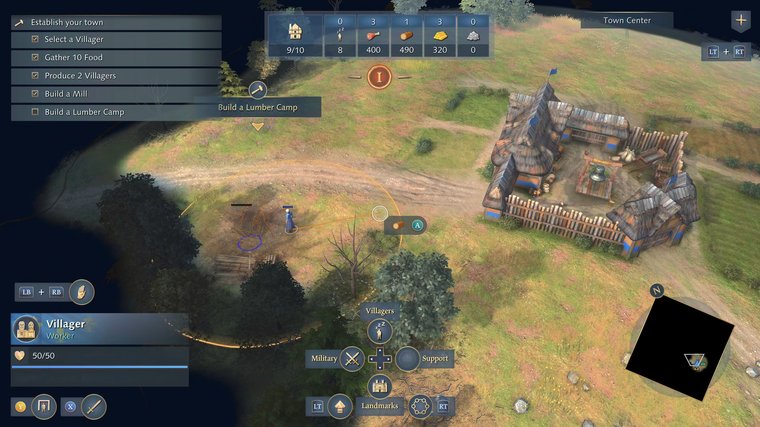Select the Build a Lumber Camp objective
The height and width of the screenshot is (427, 760).
84,112
